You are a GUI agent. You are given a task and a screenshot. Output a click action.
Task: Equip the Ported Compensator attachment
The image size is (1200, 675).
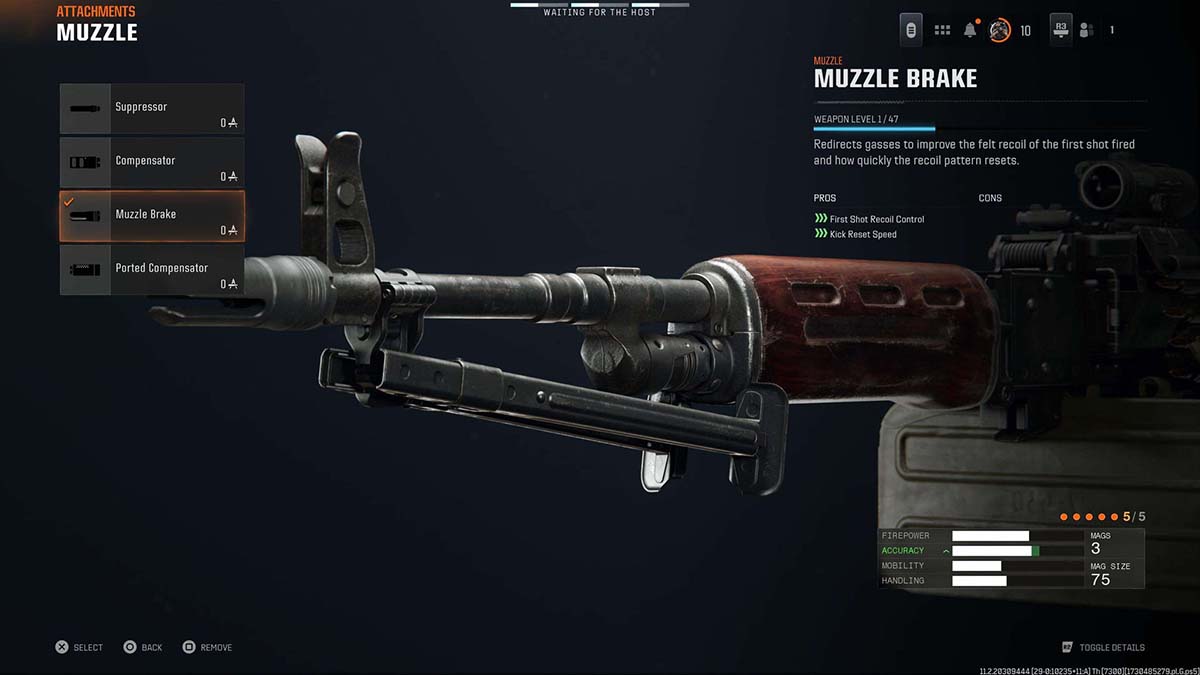coord(151,270)
